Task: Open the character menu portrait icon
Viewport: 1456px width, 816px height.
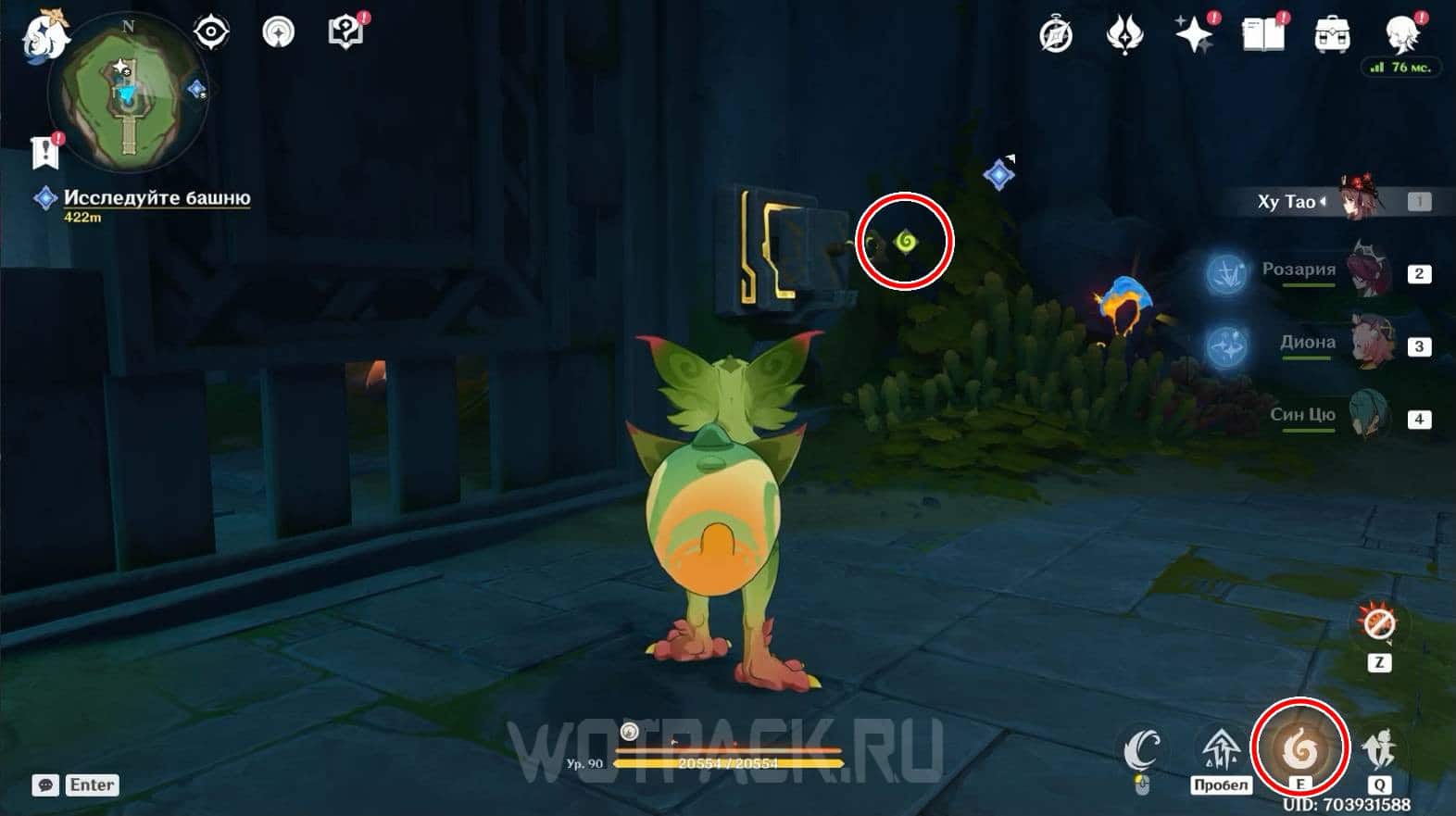Action: [x=1400, y=33]
